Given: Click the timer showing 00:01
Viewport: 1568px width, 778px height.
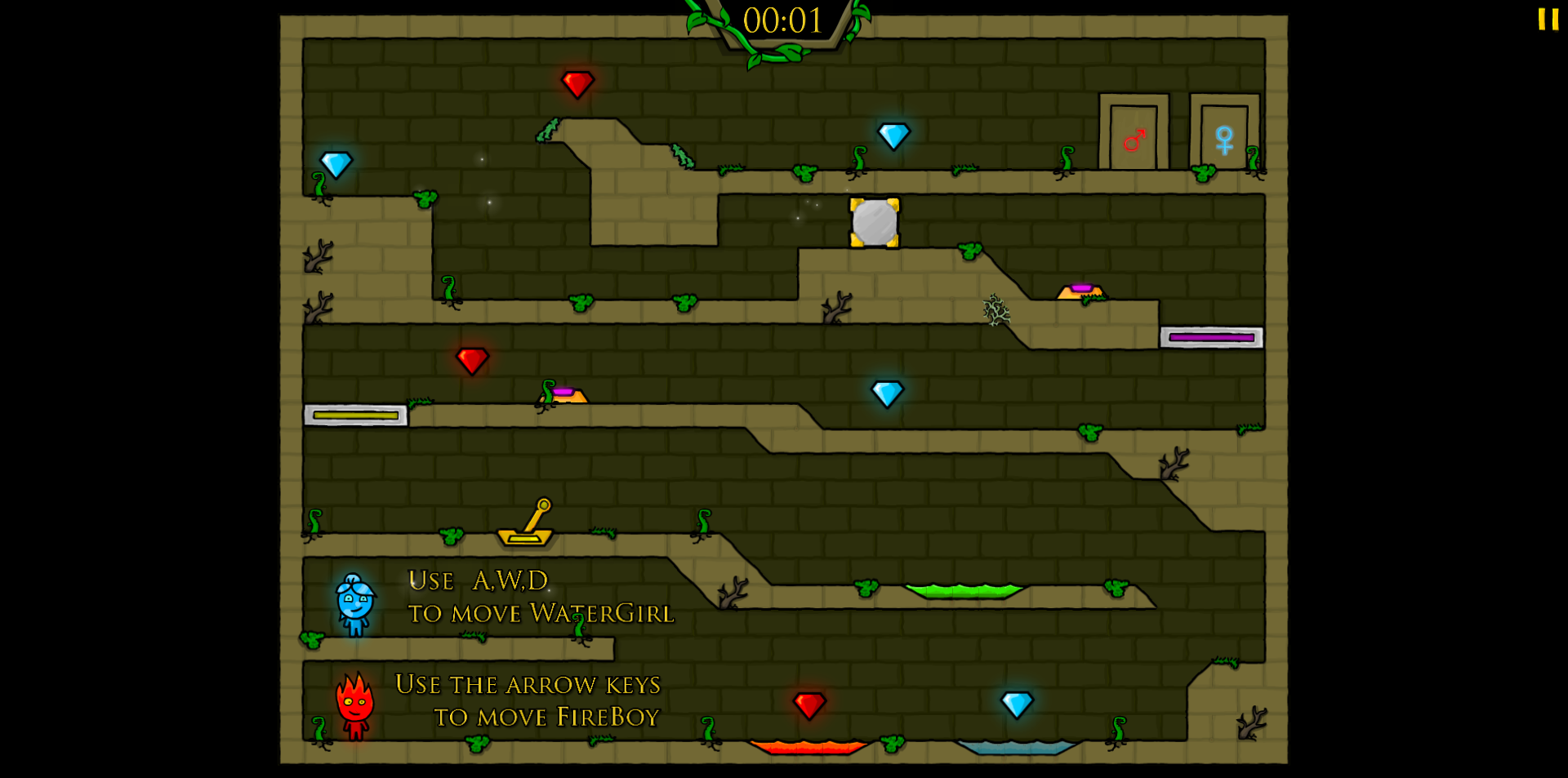Looking at the screenshot, I should (x=782, y=20).
